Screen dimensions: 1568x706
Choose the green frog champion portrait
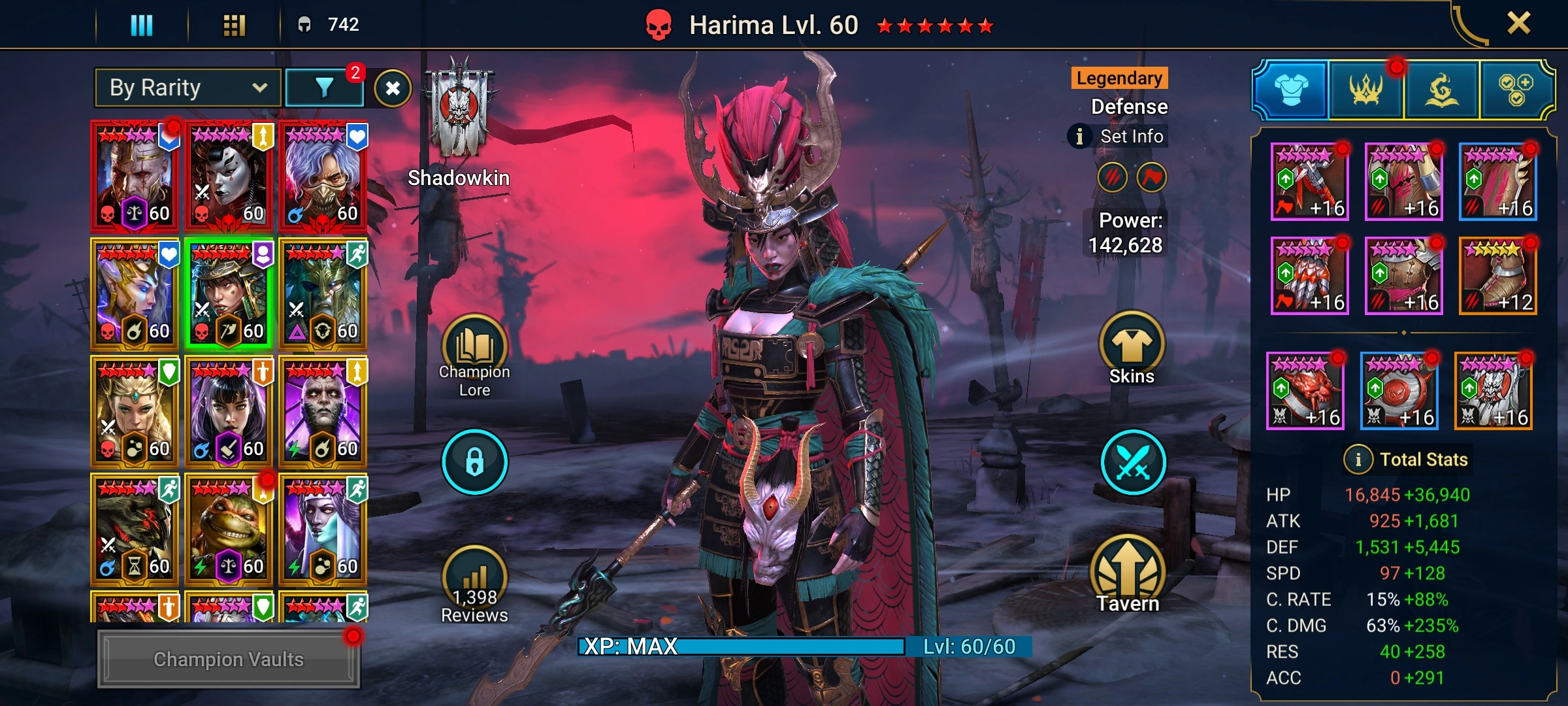point(228,529)
